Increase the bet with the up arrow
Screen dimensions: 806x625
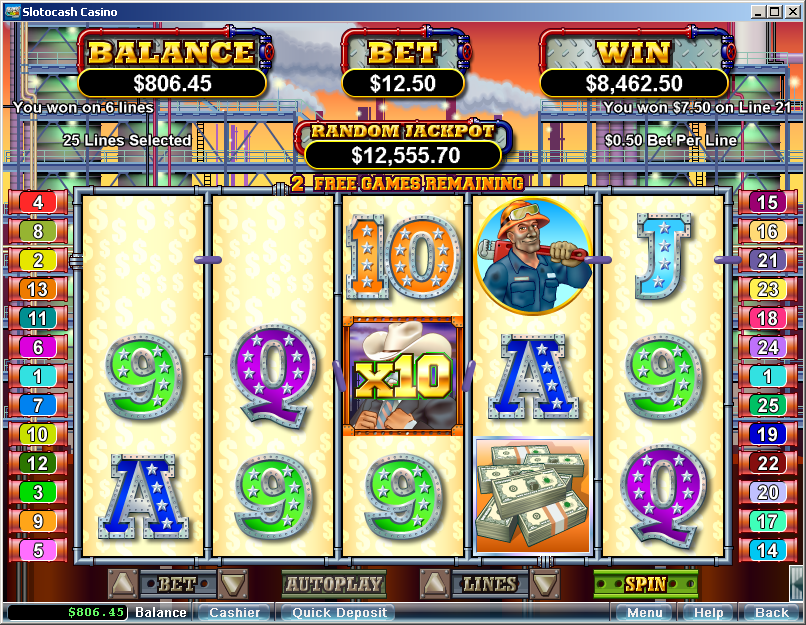(x=123, y=583)
